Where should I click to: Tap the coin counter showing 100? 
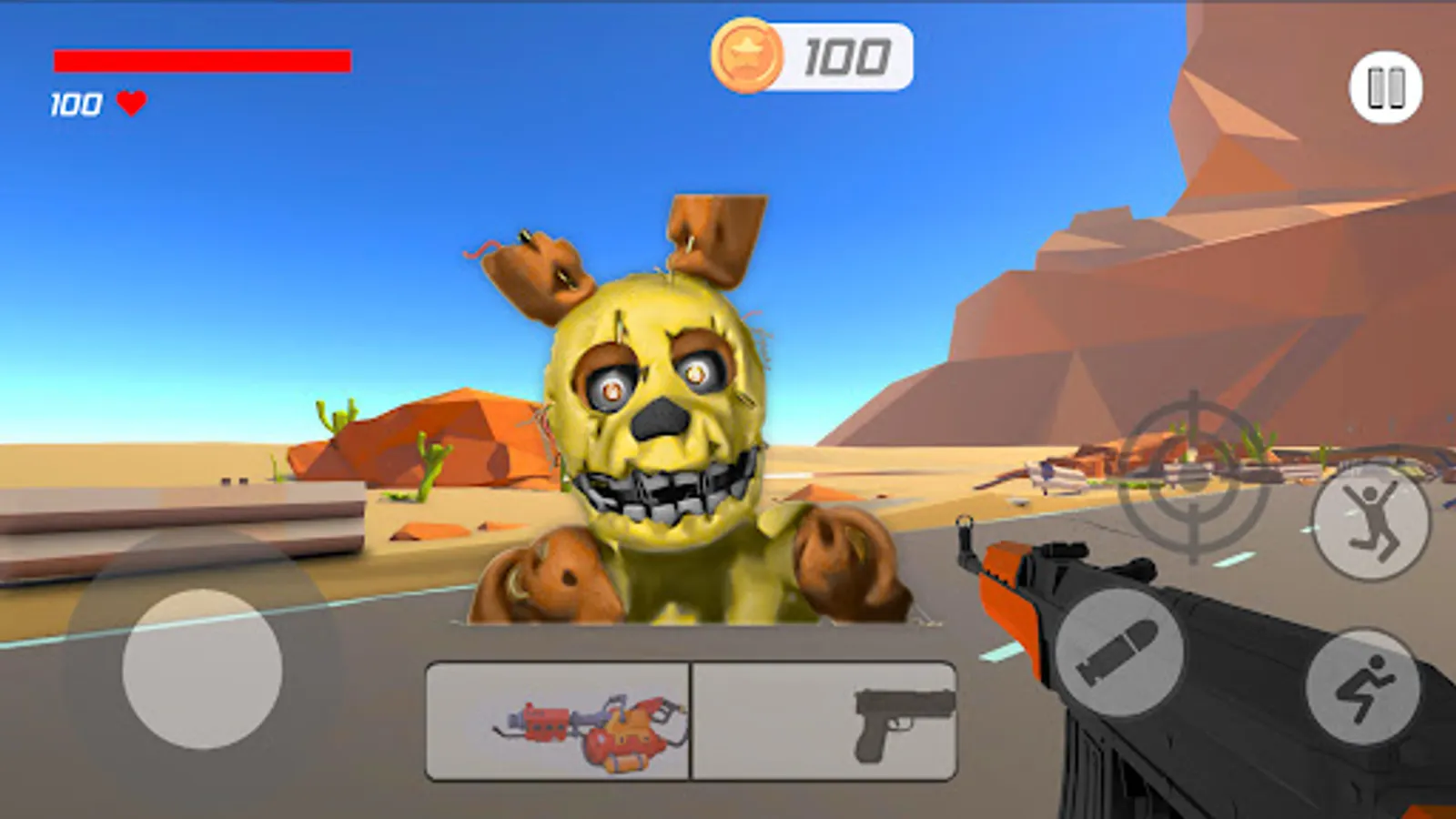tap(846, 55)
